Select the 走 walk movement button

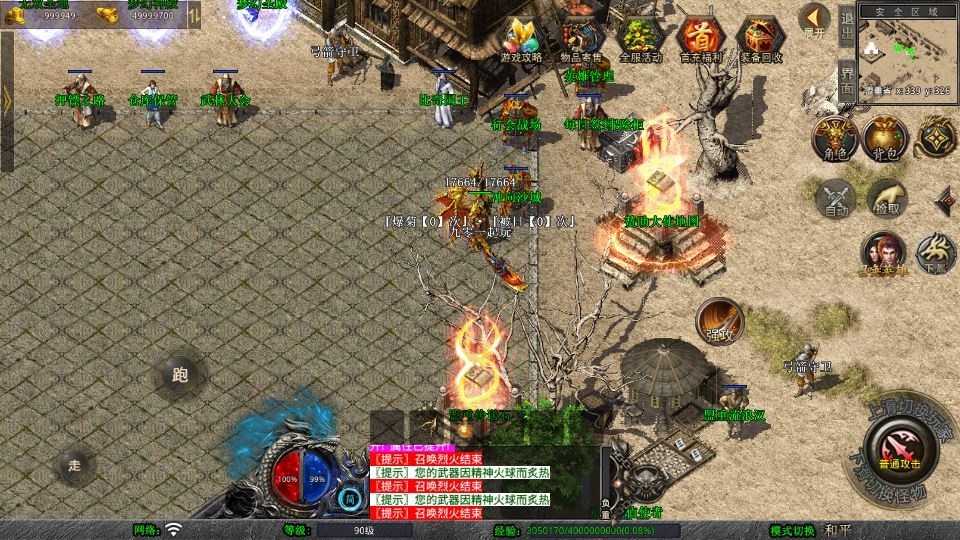(x=74, y=465)
